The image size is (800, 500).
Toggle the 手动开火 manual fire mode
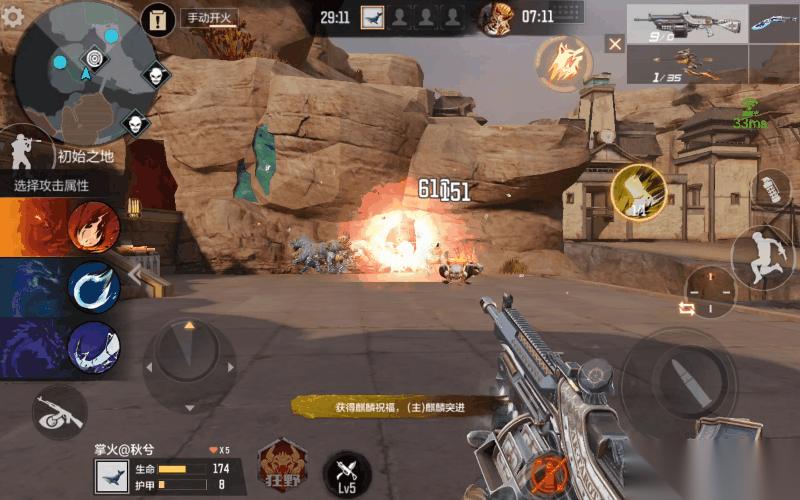tap(206, 18)
